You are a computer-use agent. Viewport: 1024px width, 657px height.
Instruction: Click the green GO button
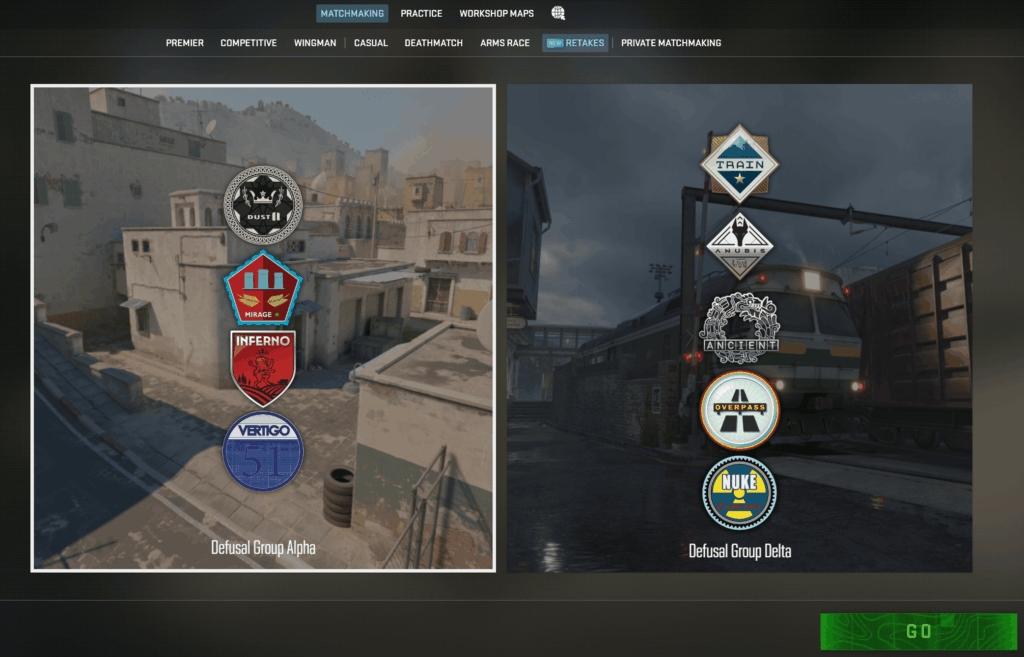(918, 631)
